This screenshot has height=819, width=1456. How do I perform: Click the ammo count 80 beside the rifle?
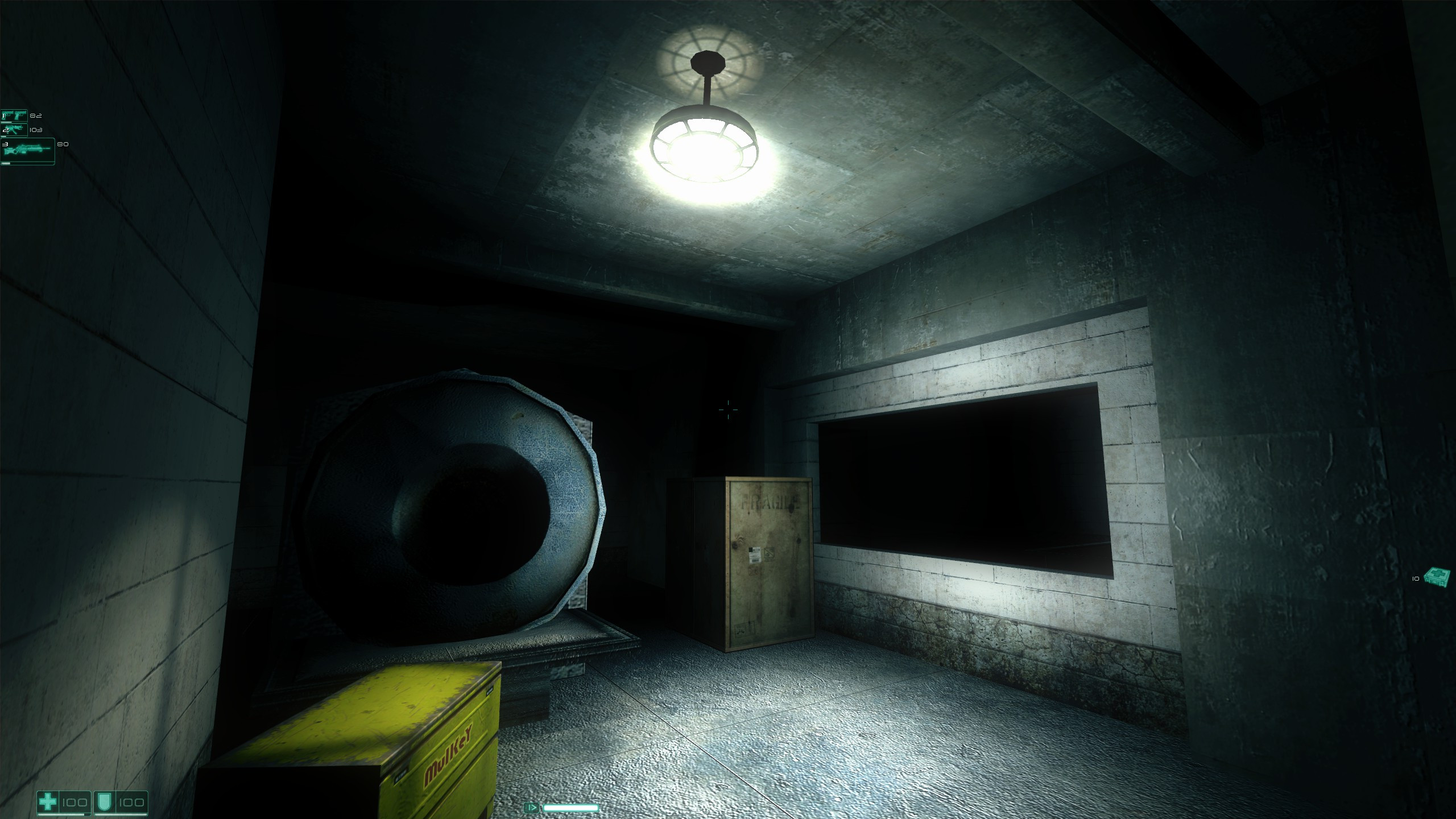63,144
